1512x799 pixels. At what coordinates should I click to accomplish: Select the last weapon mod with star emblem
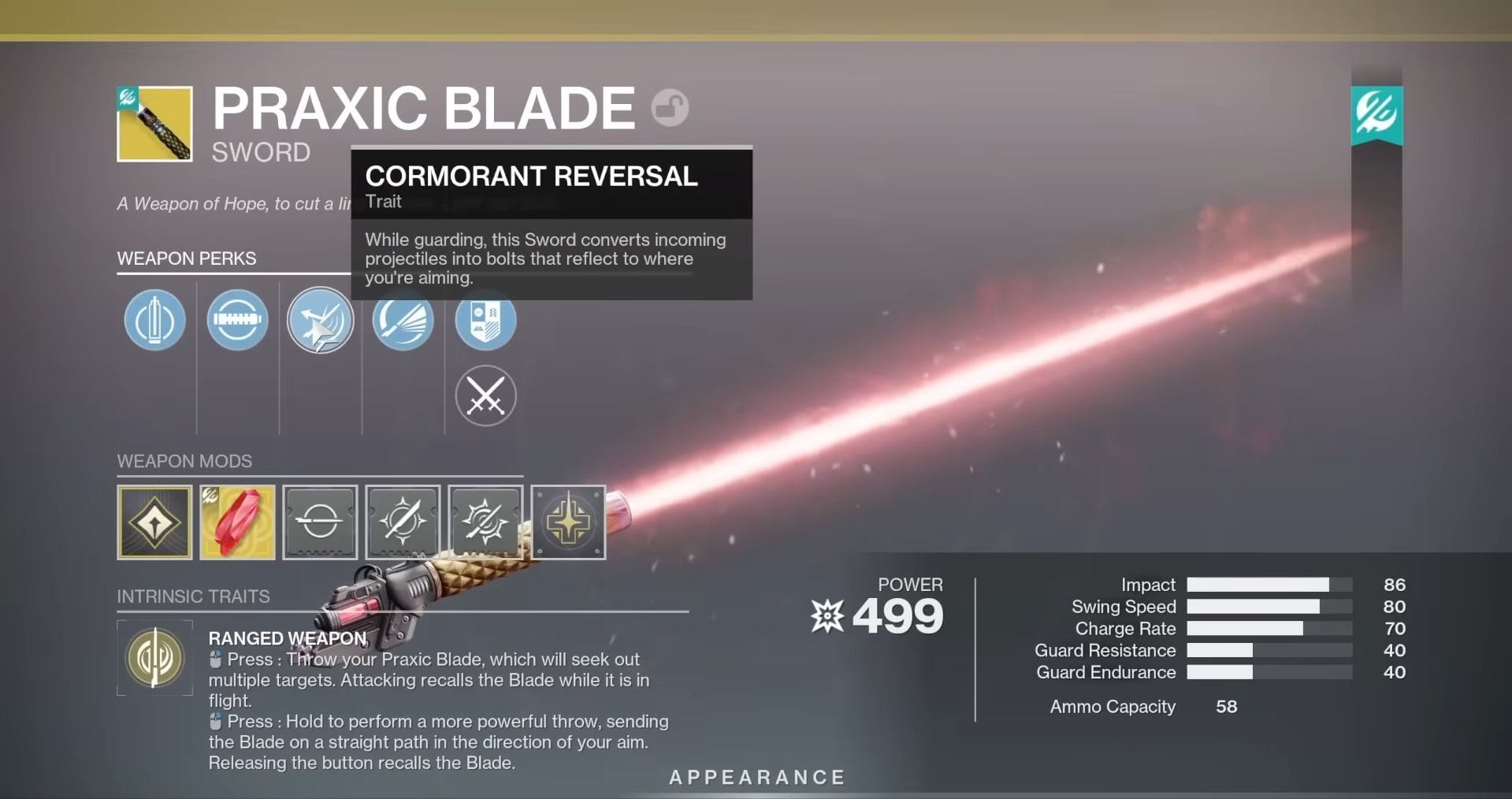pyautogui.click(x=568, y=522)
